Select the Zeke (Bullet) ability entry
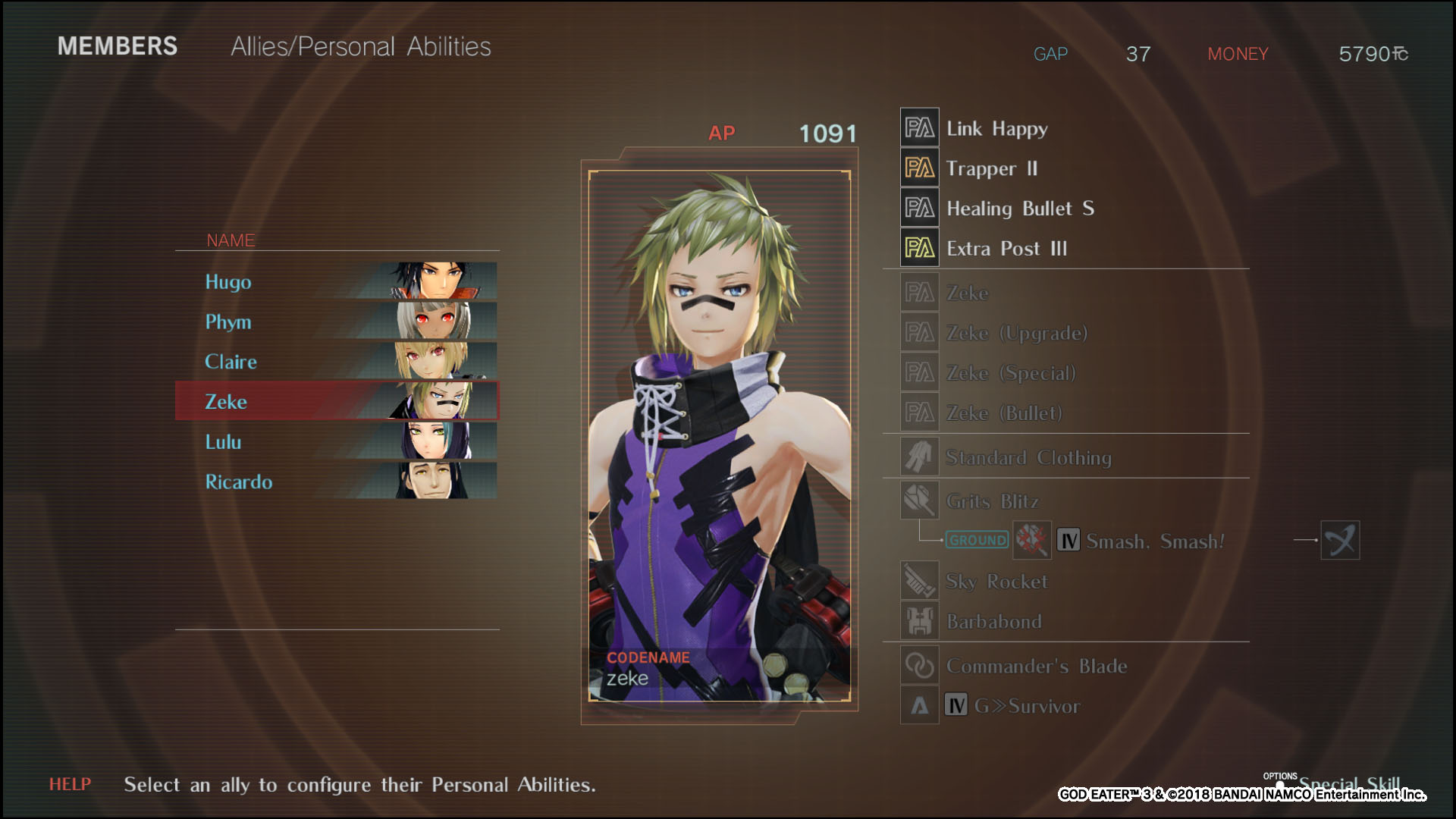1456x819 pixels. (1004, 413)
